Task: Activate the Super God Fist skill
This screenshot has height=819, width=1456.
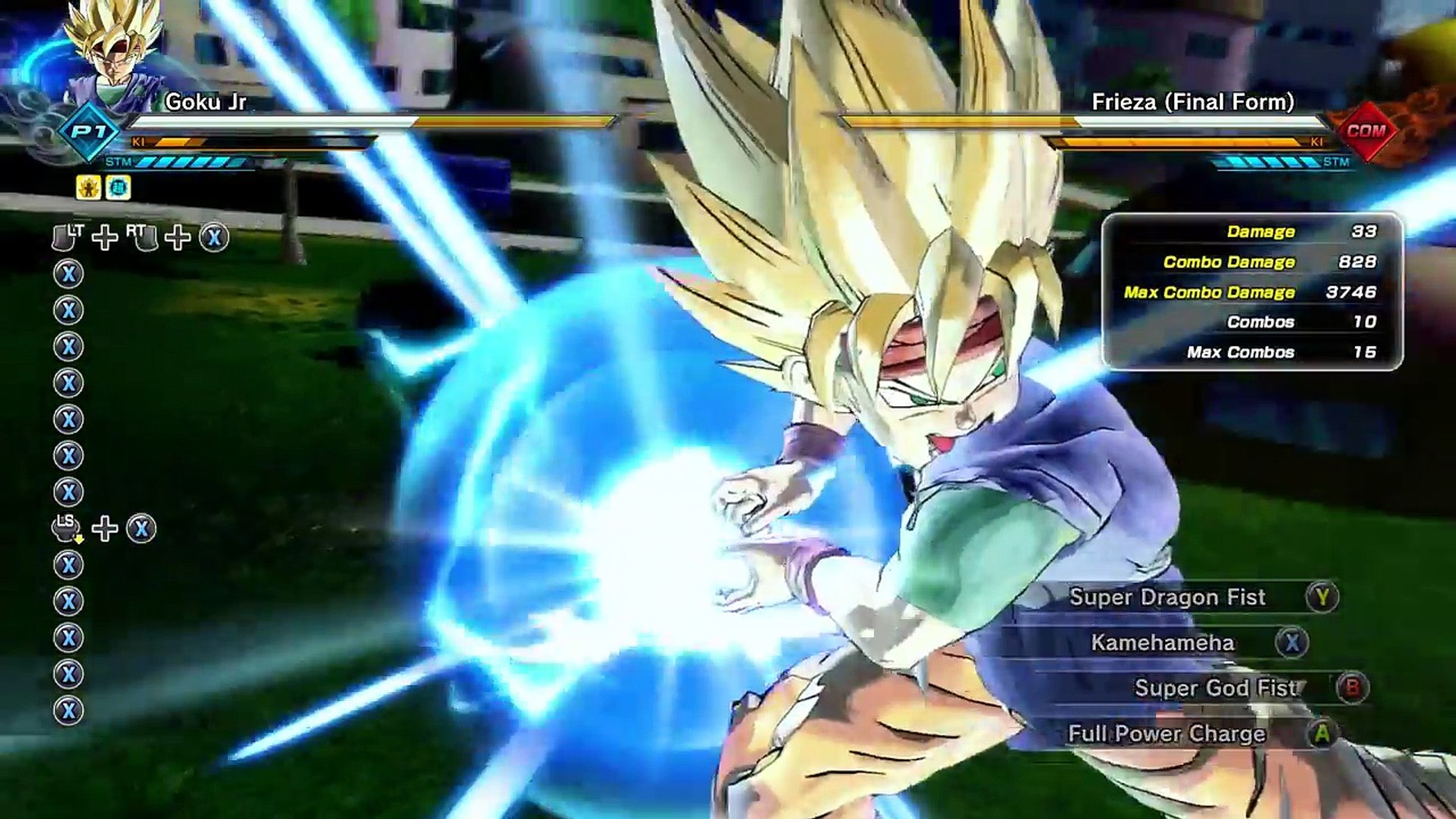Action: click(x=1216, y=688)
